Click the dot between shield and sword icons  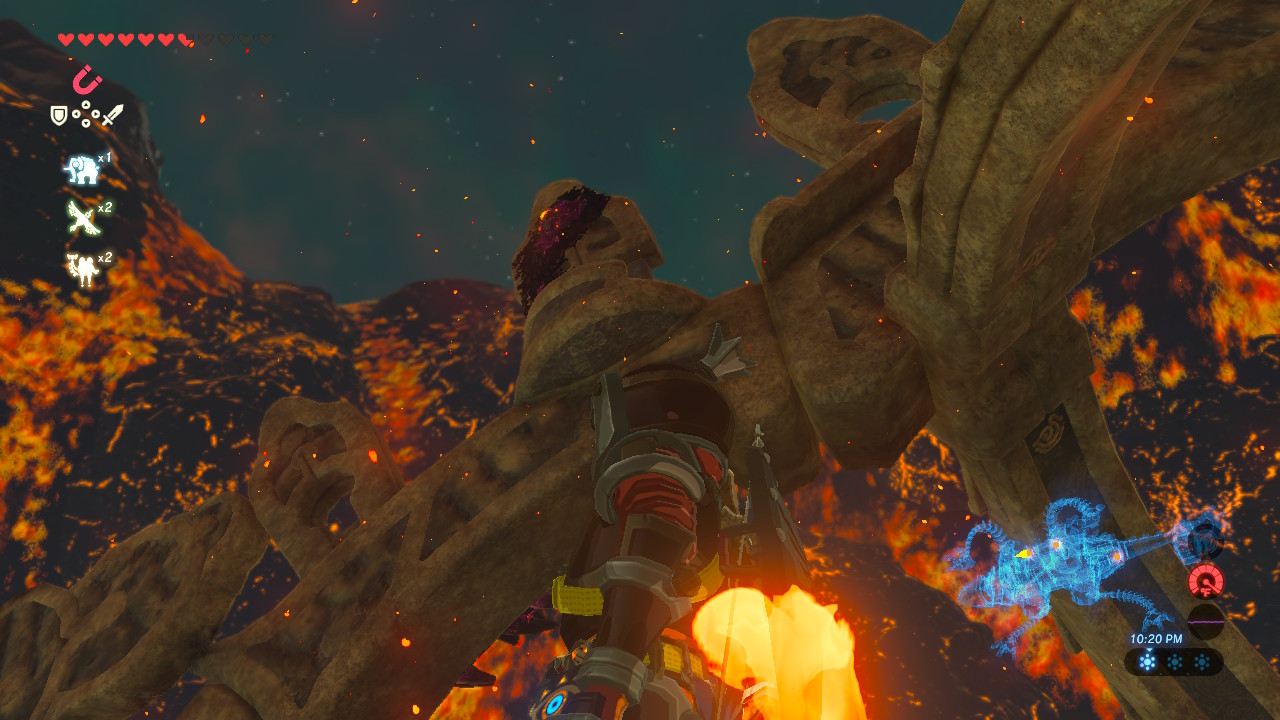pyautogui.click(x=87, y=115)
